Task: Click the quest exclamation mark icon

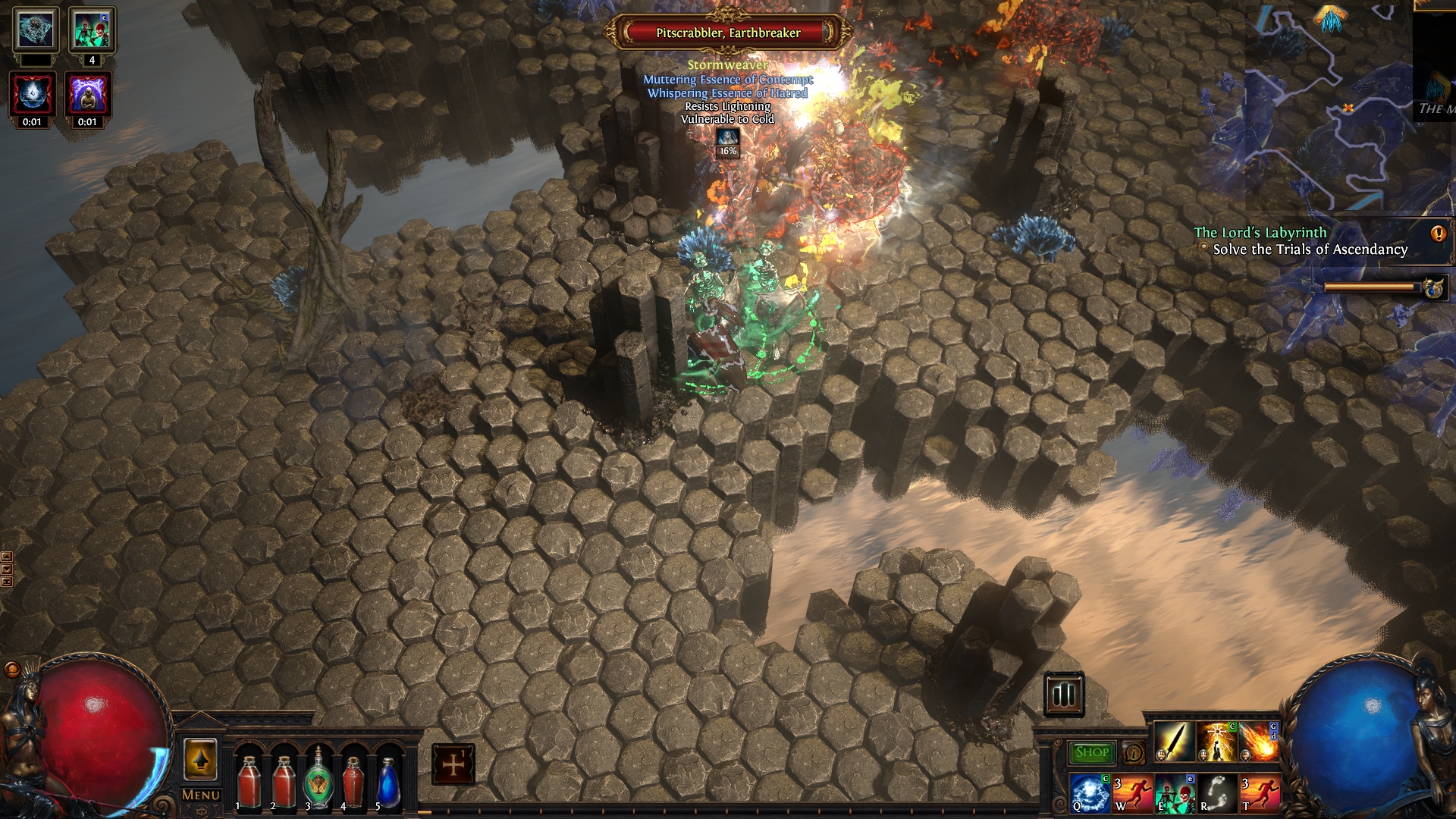Action: point(1438,234)
